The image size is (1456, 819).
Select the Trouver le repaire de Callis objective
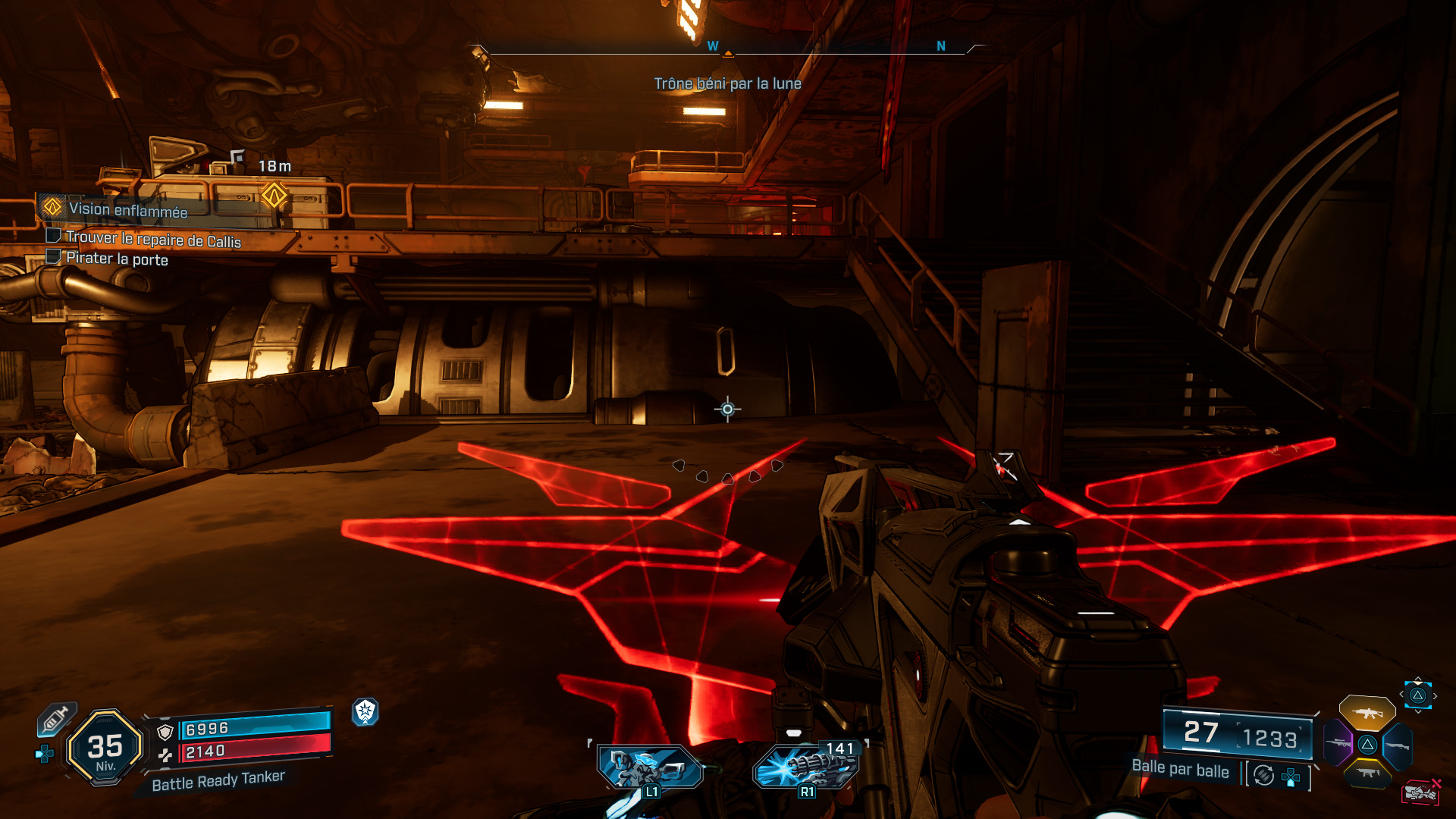152,240
